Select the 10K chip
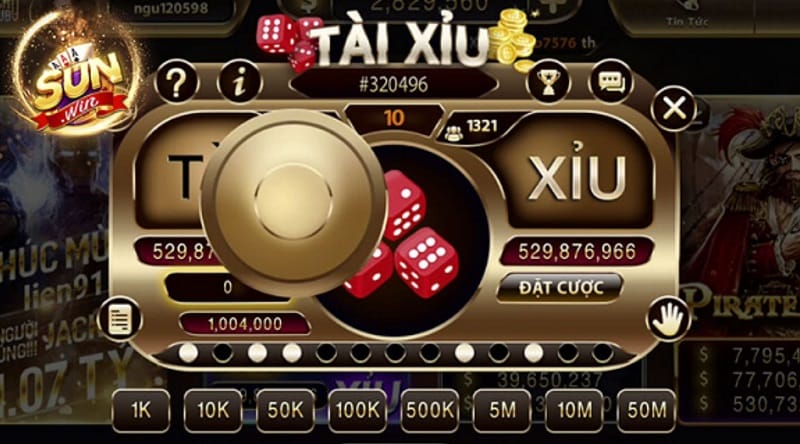 pyautogui.click(x=212, y=410)
